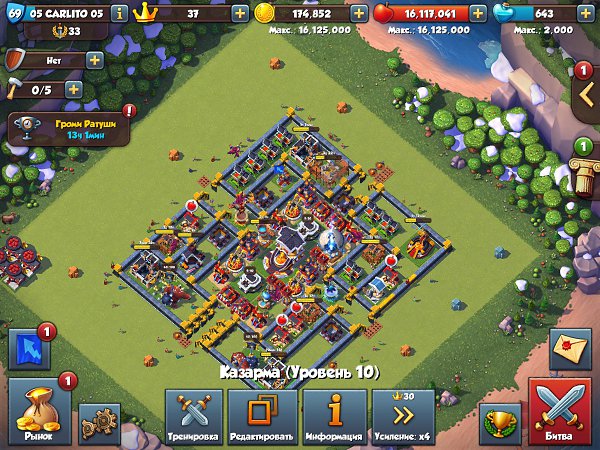Image resolution: width=600 pixels, height=450 pixels.
Task: Add more food with plus button
Action: click(x=478, y=14)
